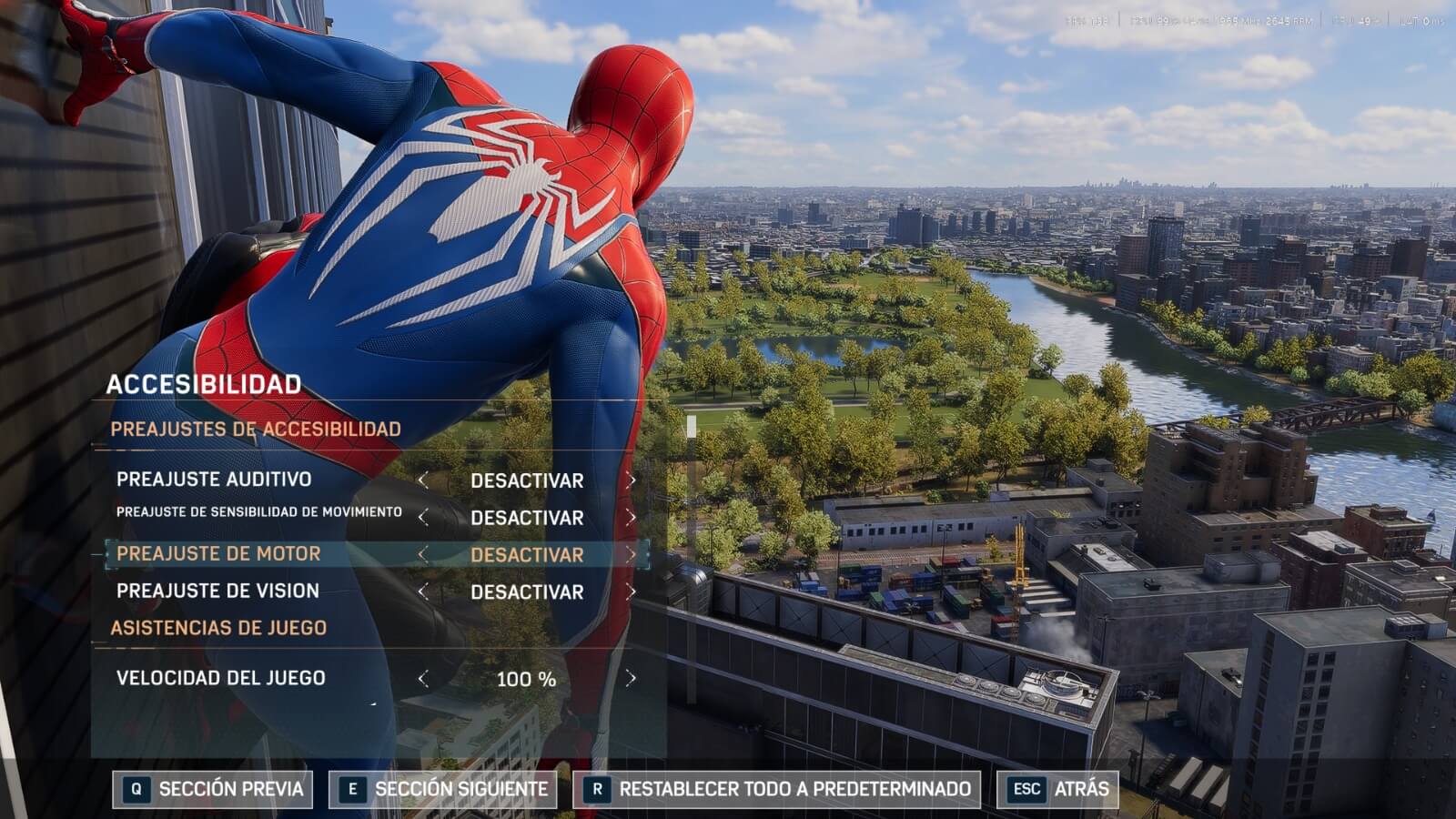
Task: Click left arrow for Preajuste de Motor
Action: click(423, 554)
